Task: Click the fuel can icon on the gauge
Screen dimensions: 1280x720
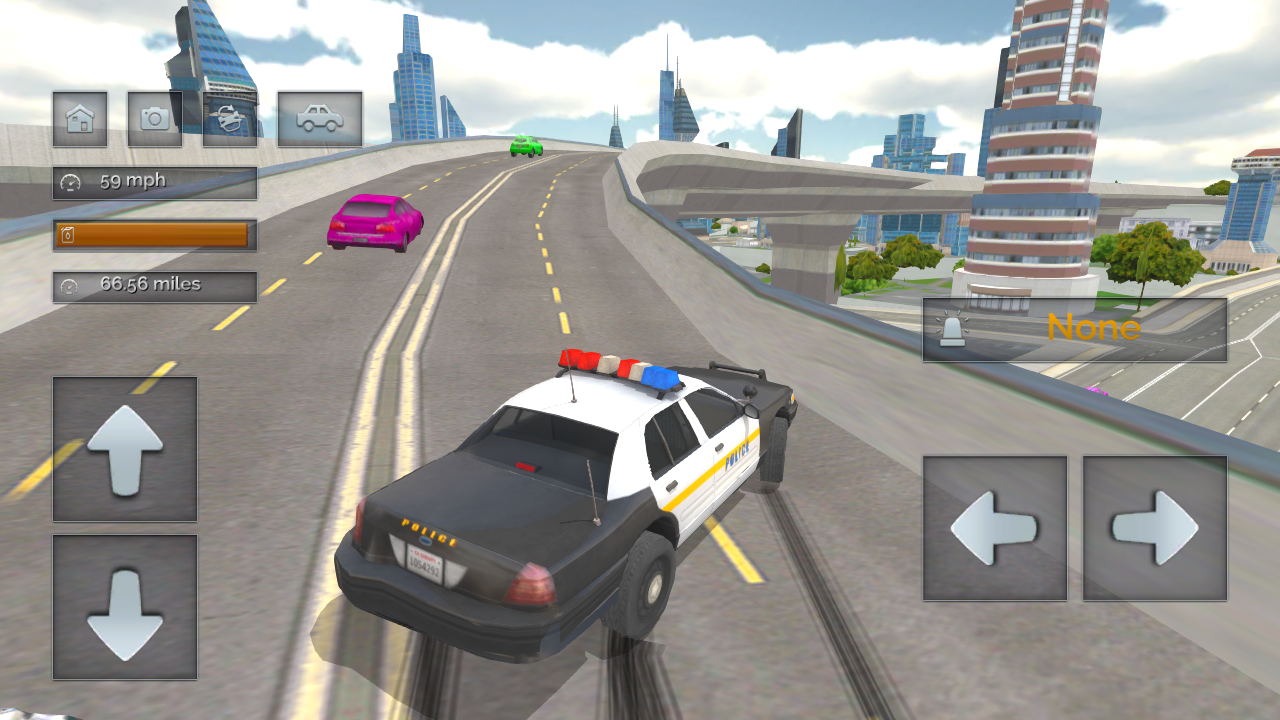Action: [68, 236]
